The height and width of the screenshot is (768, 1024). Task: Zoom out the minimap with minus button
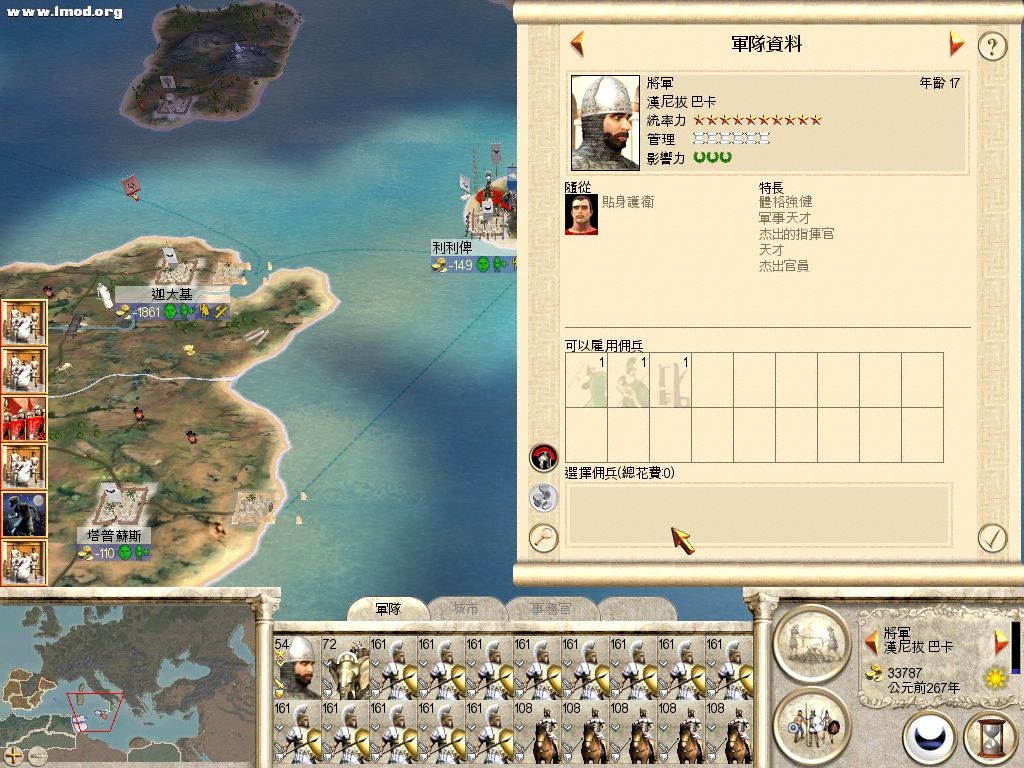coord(37,754)
